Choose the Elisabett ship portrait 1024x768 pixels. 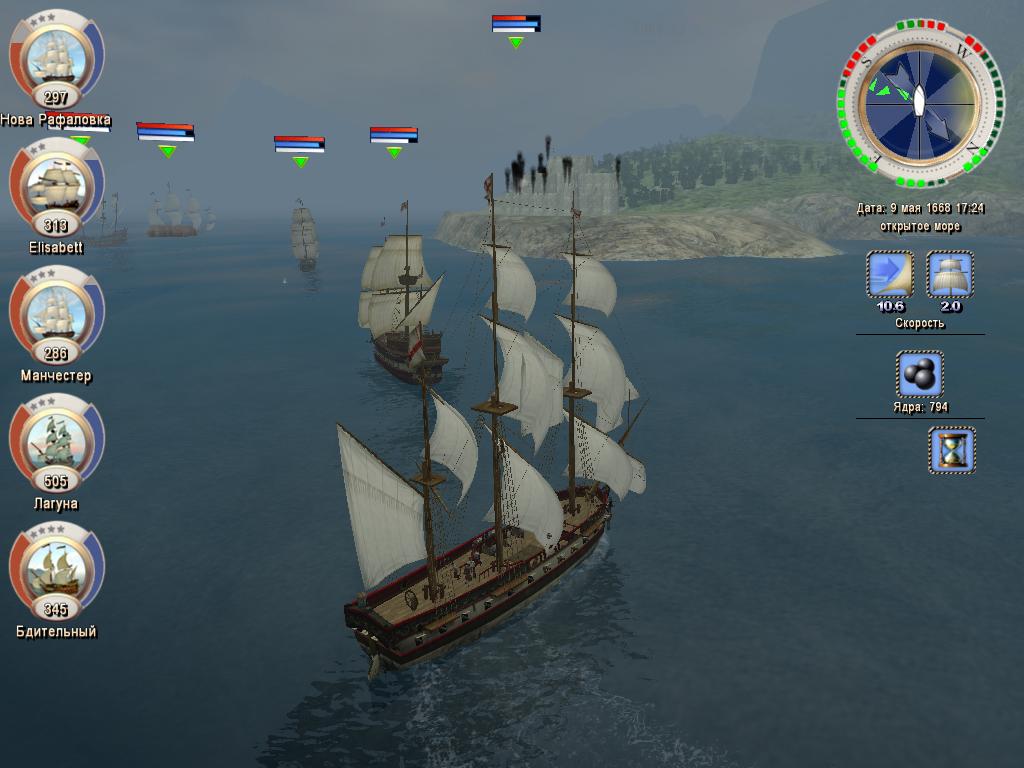56,185
